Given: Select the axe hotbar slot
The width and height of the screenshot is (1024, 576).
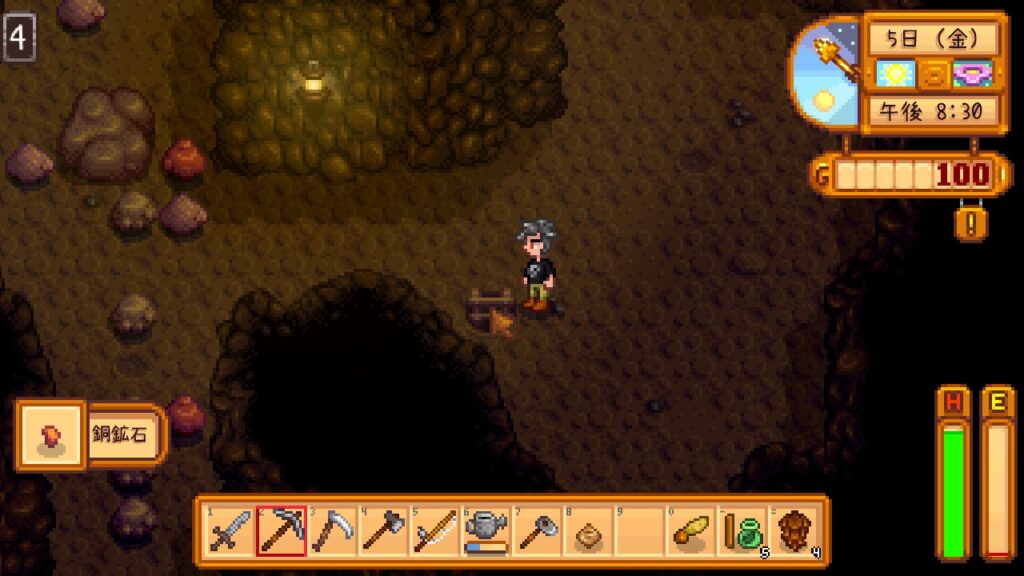Looking at the screenshot, I should (x=383, y=531).
